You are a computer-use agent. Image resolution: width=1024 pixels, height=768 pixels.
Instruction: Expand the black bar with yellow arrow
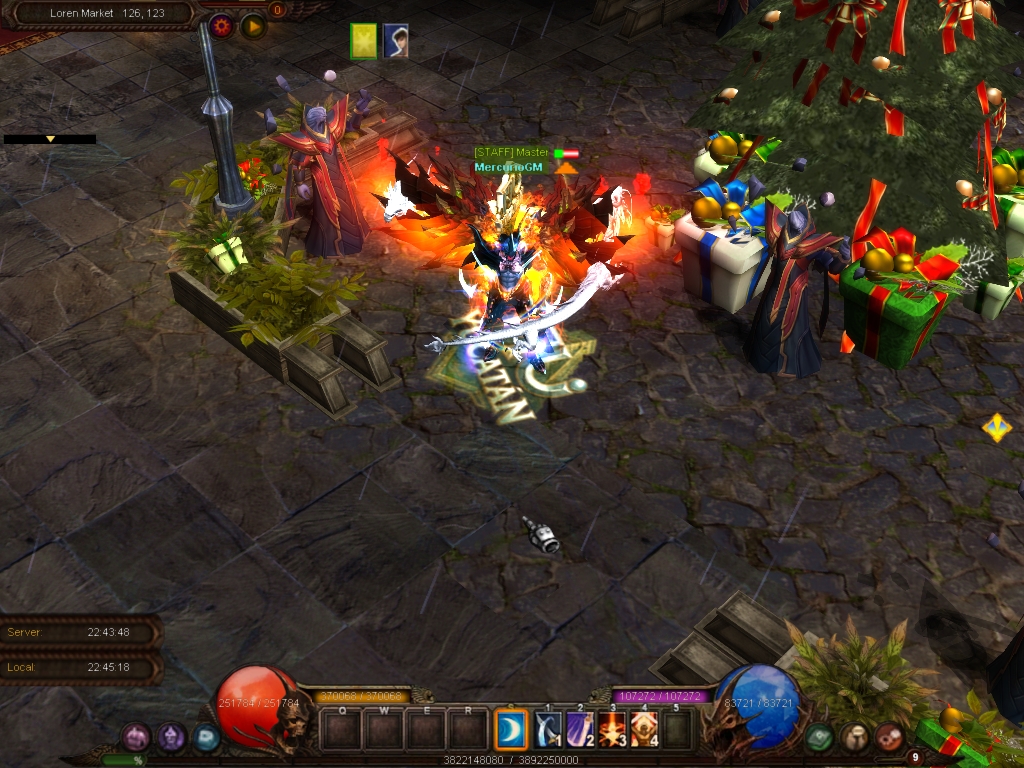pyautogui.click(x=50, y=139)
